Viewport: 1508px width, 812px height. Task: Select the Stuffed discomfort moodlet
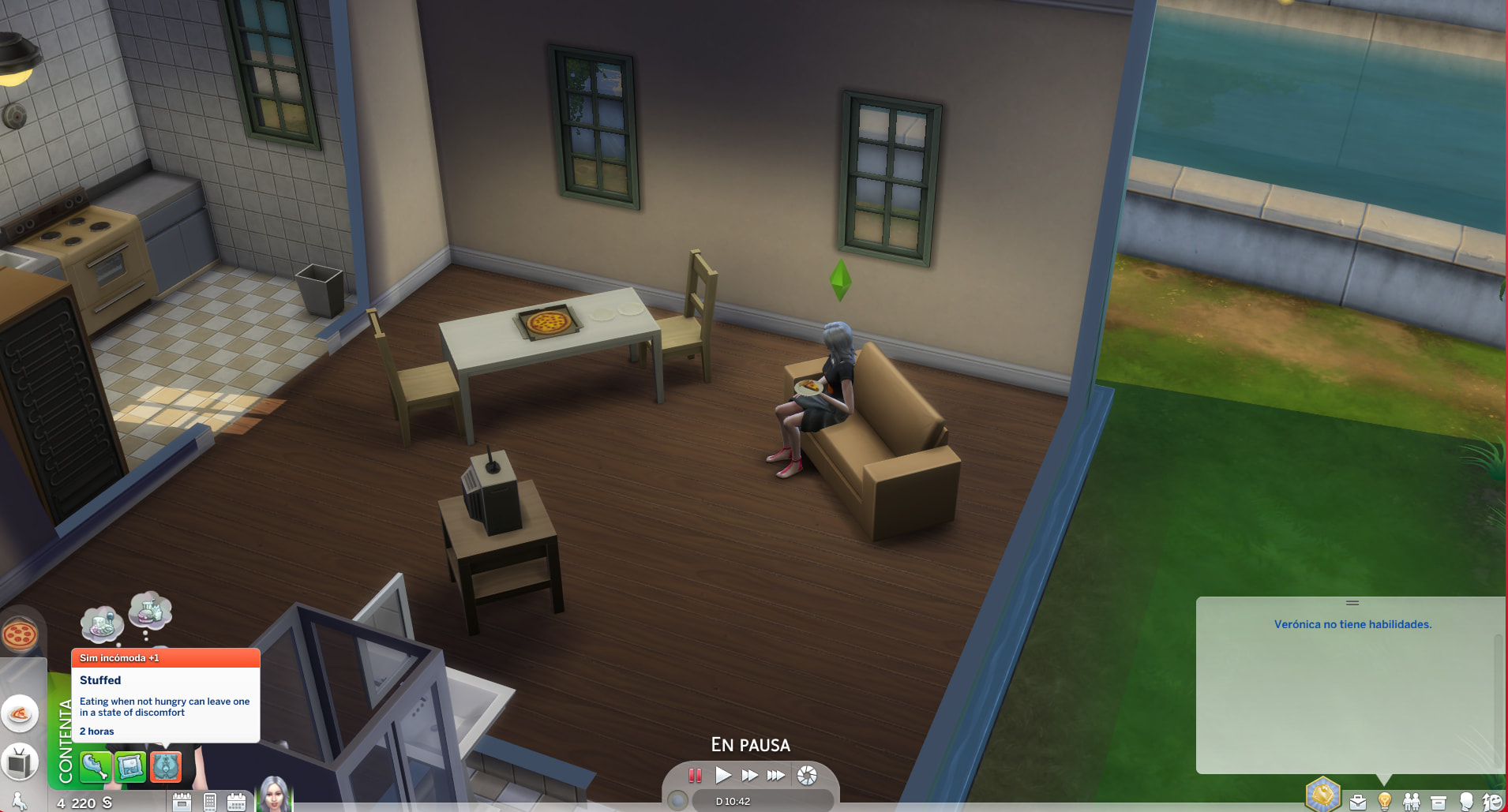[x=166, y=765]
